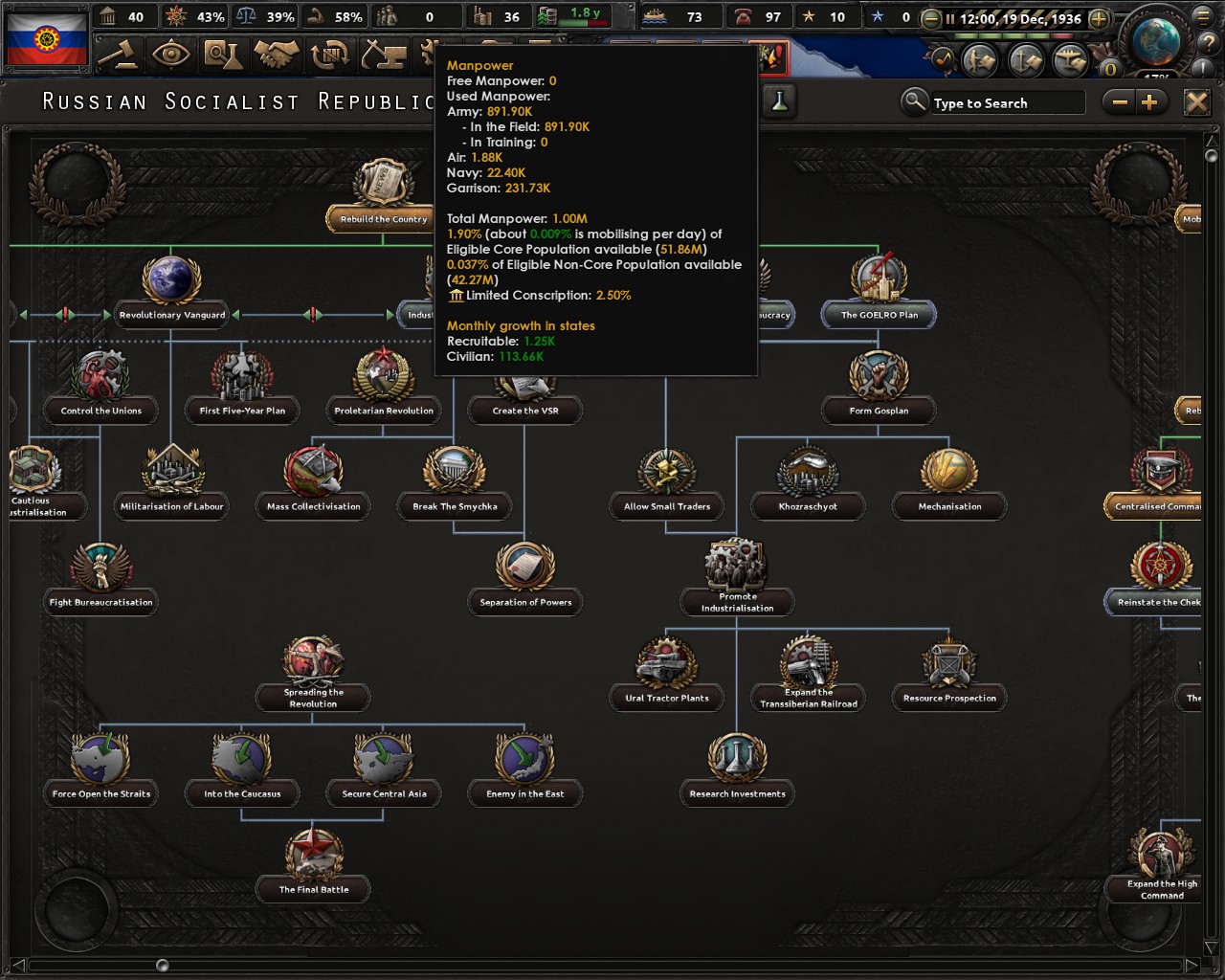Open naval battle plans with the anchor icon

pos(1026,58)
